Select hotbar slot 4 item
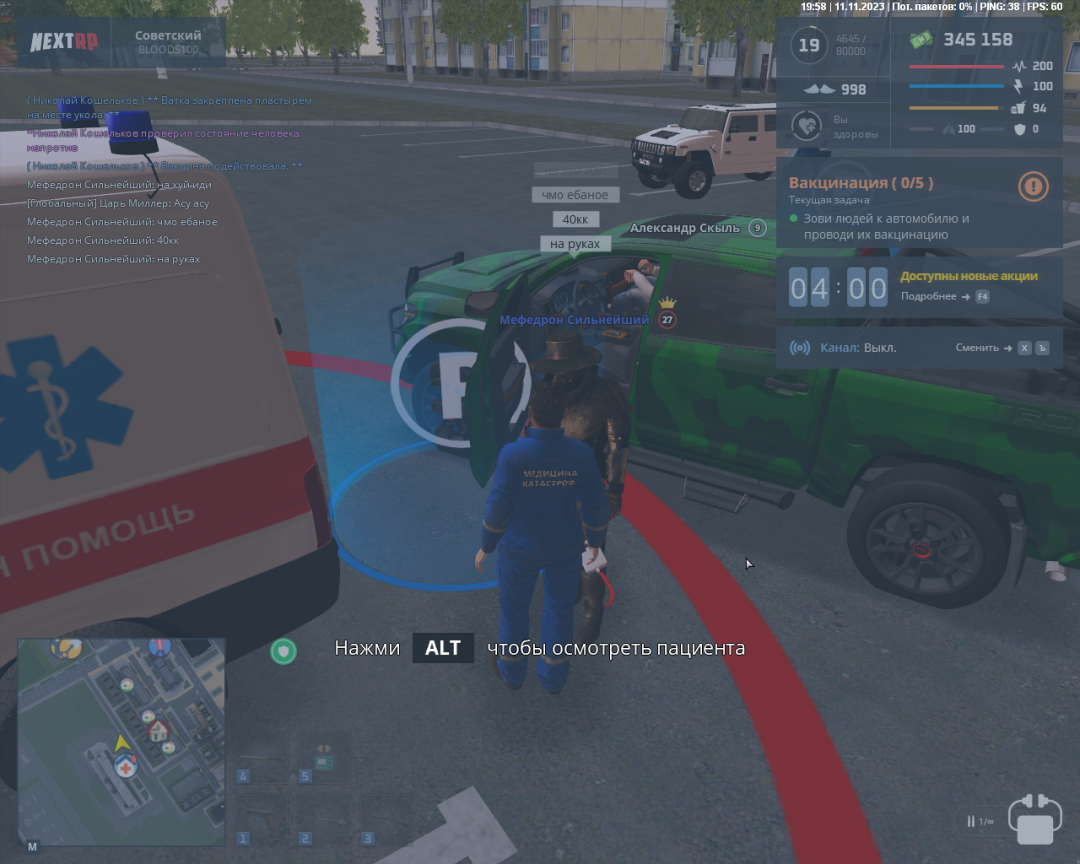Viewport: 1080px width, 864px height. [x=259, y=757]
